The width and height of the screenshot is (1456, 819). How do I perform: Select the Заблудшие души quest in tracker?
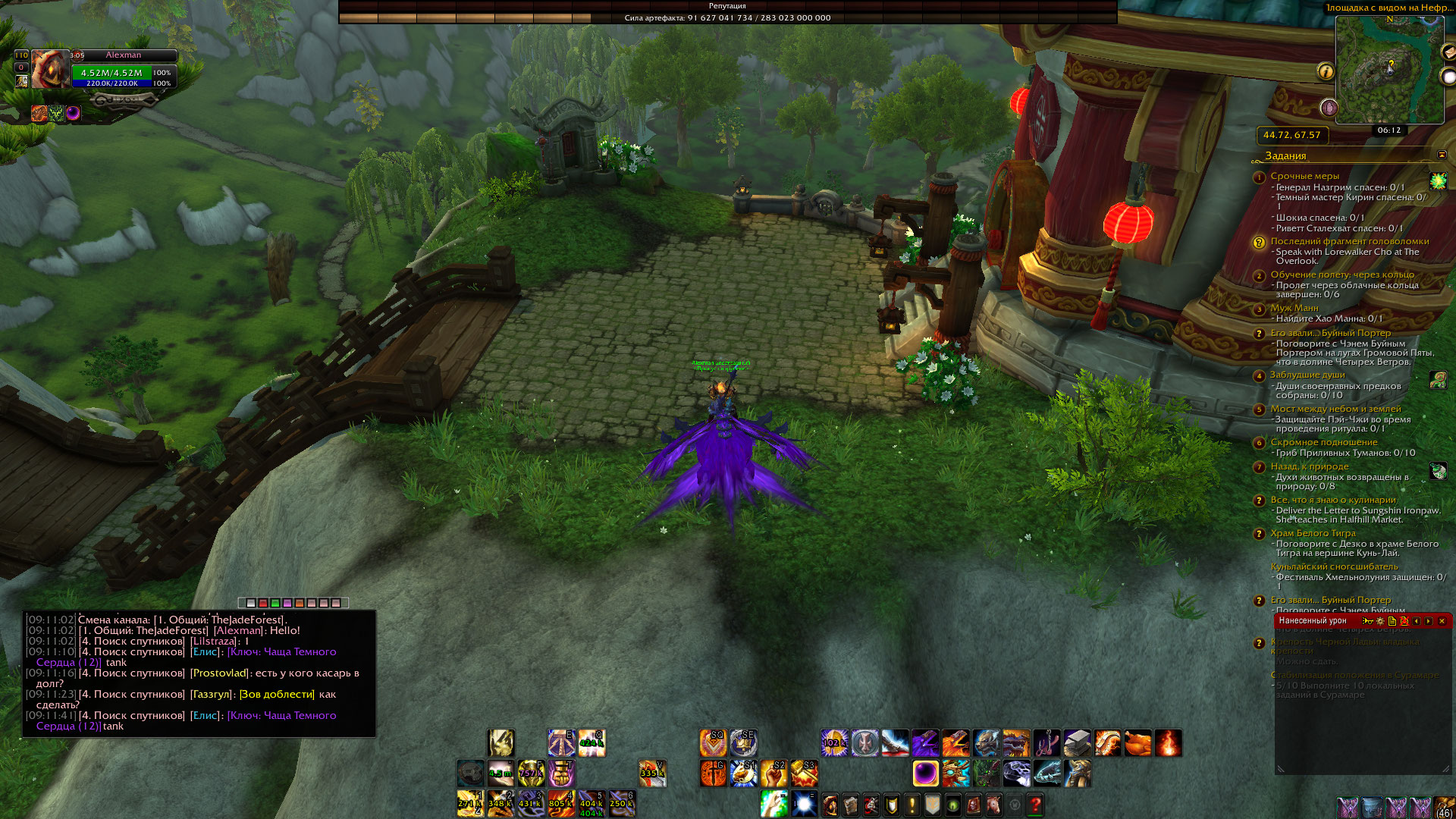[x=1307, y=375]
